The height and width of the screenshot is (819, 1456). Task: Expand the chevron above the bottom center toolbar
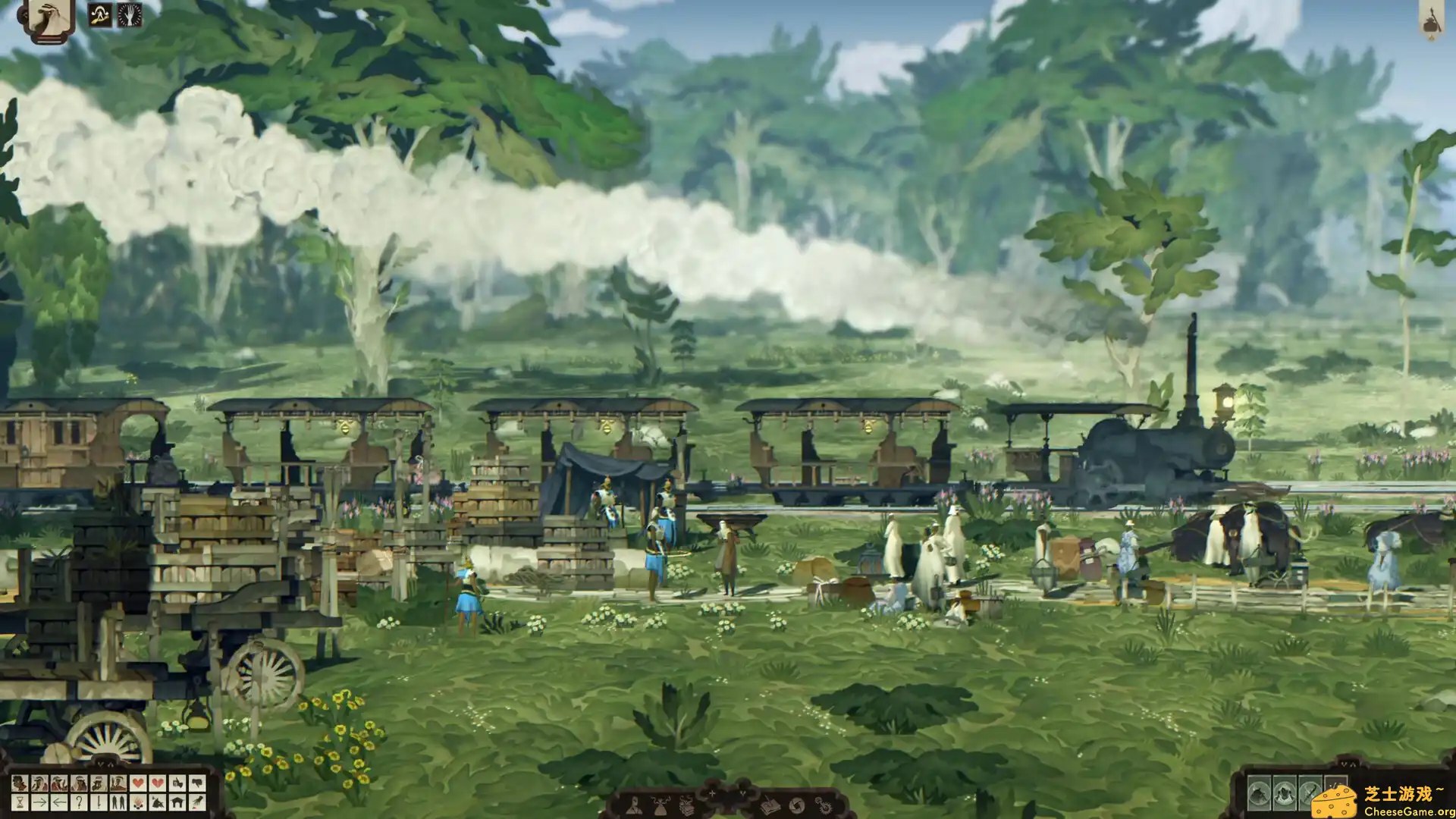(743, 794)
